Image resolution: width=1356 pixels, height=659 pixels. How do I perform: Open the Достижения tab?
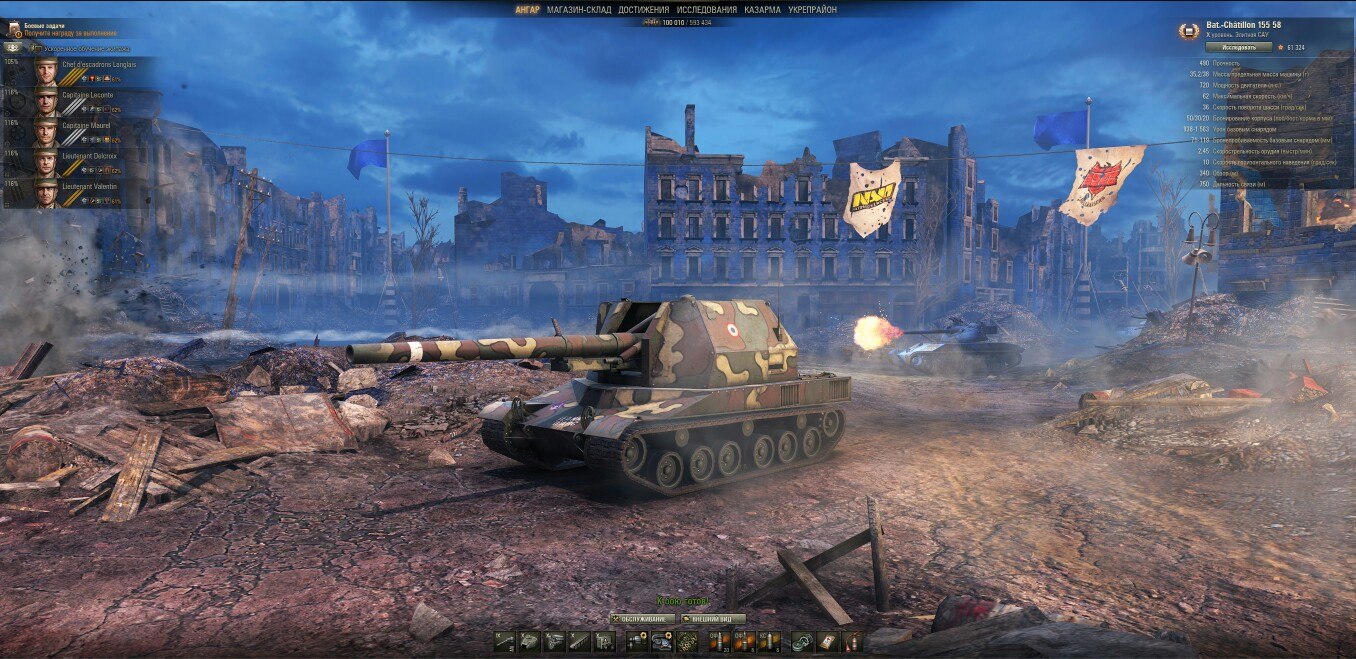(644, 10)
